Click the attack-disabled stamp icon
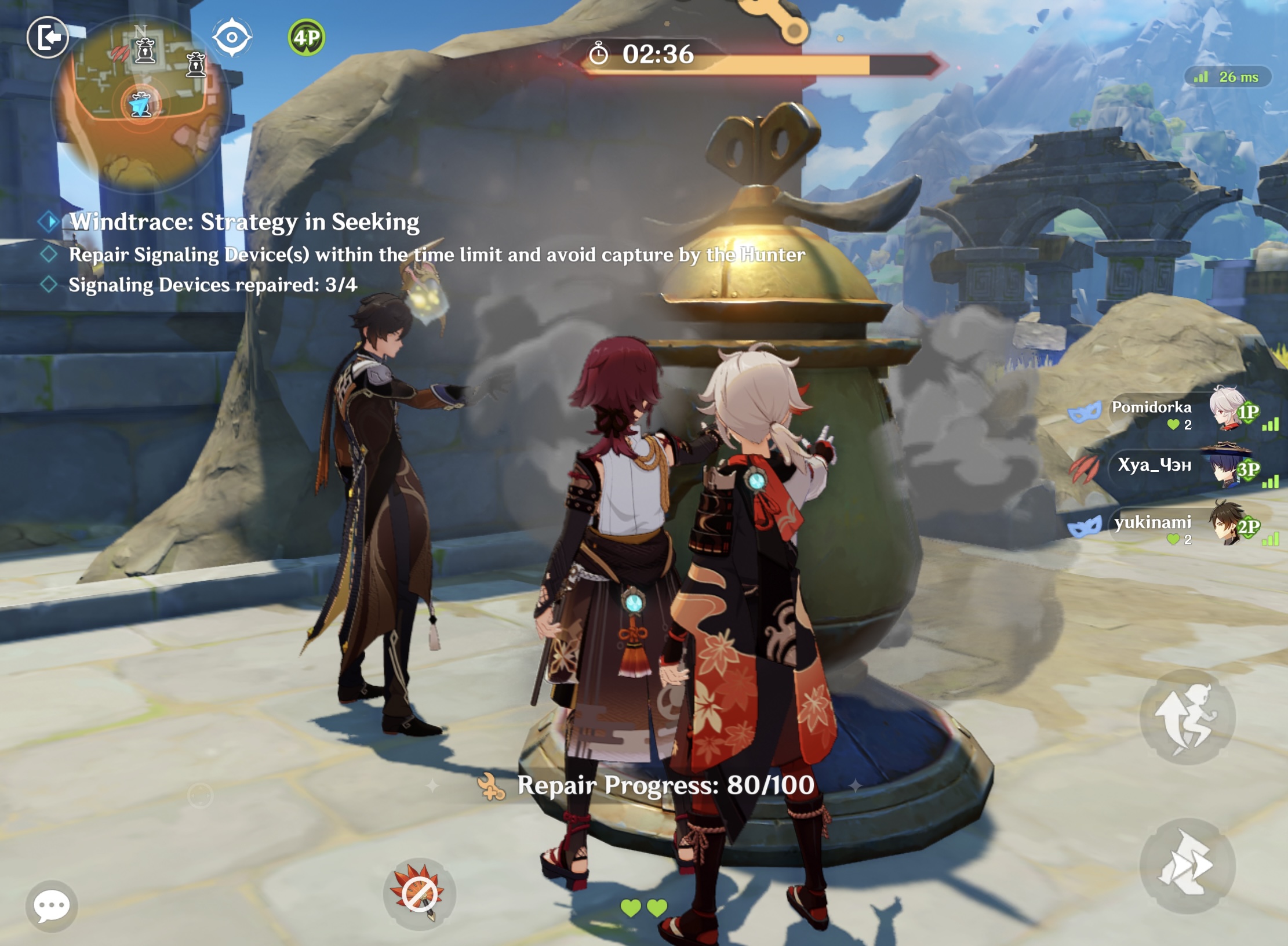Screen dimensions: 1288x946 coord(420,893)
